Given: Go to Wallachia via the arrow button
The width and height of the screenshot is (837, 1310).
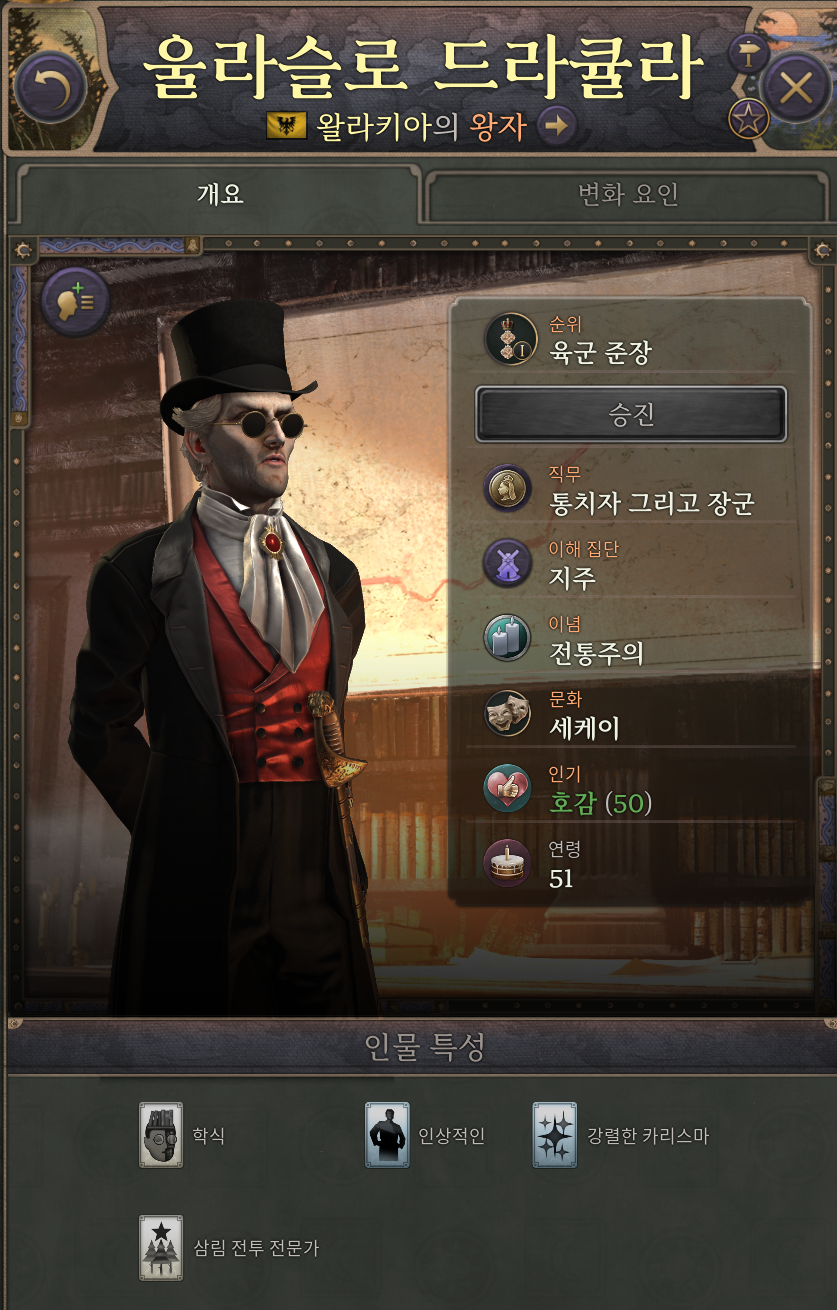Looking at the screenshot, I should click(x=558, y=126).
